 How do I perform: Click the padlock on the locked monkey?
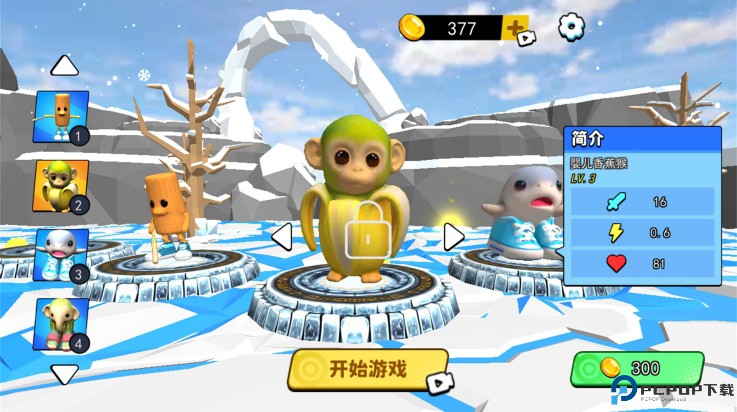[367, 231]
